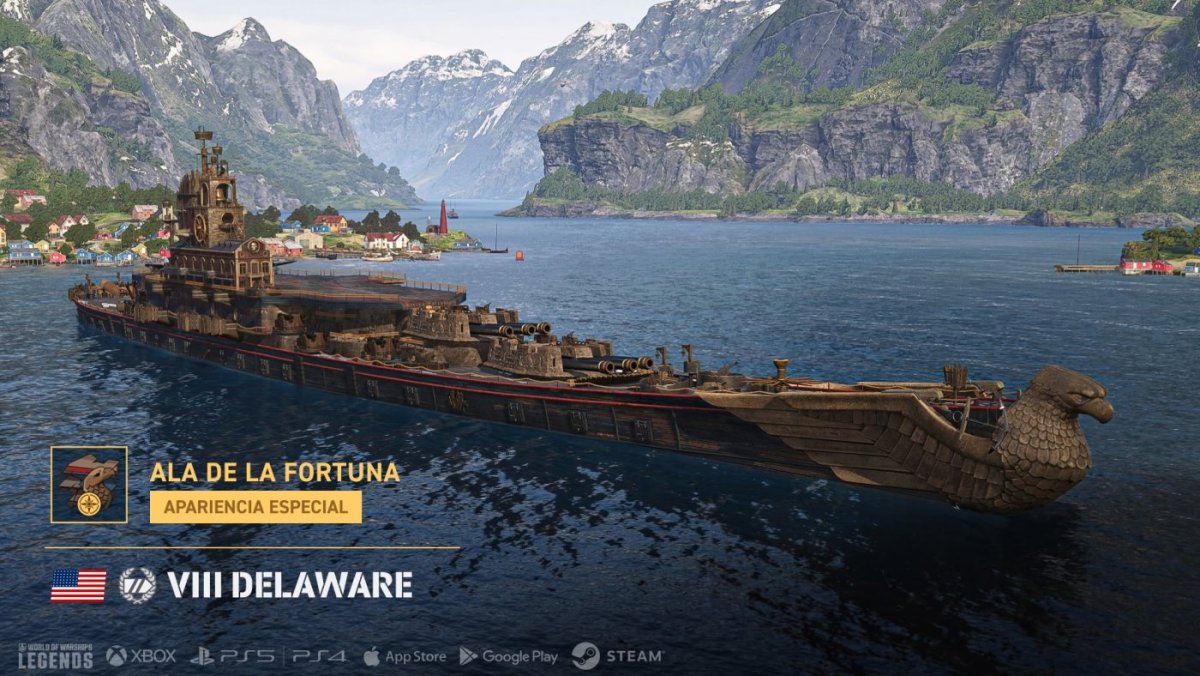The image size is (1200, 676).
Task: Select the Ala de la Fortuna skin thumbnail
Action: pyautogui.click(x=89, y=484)
